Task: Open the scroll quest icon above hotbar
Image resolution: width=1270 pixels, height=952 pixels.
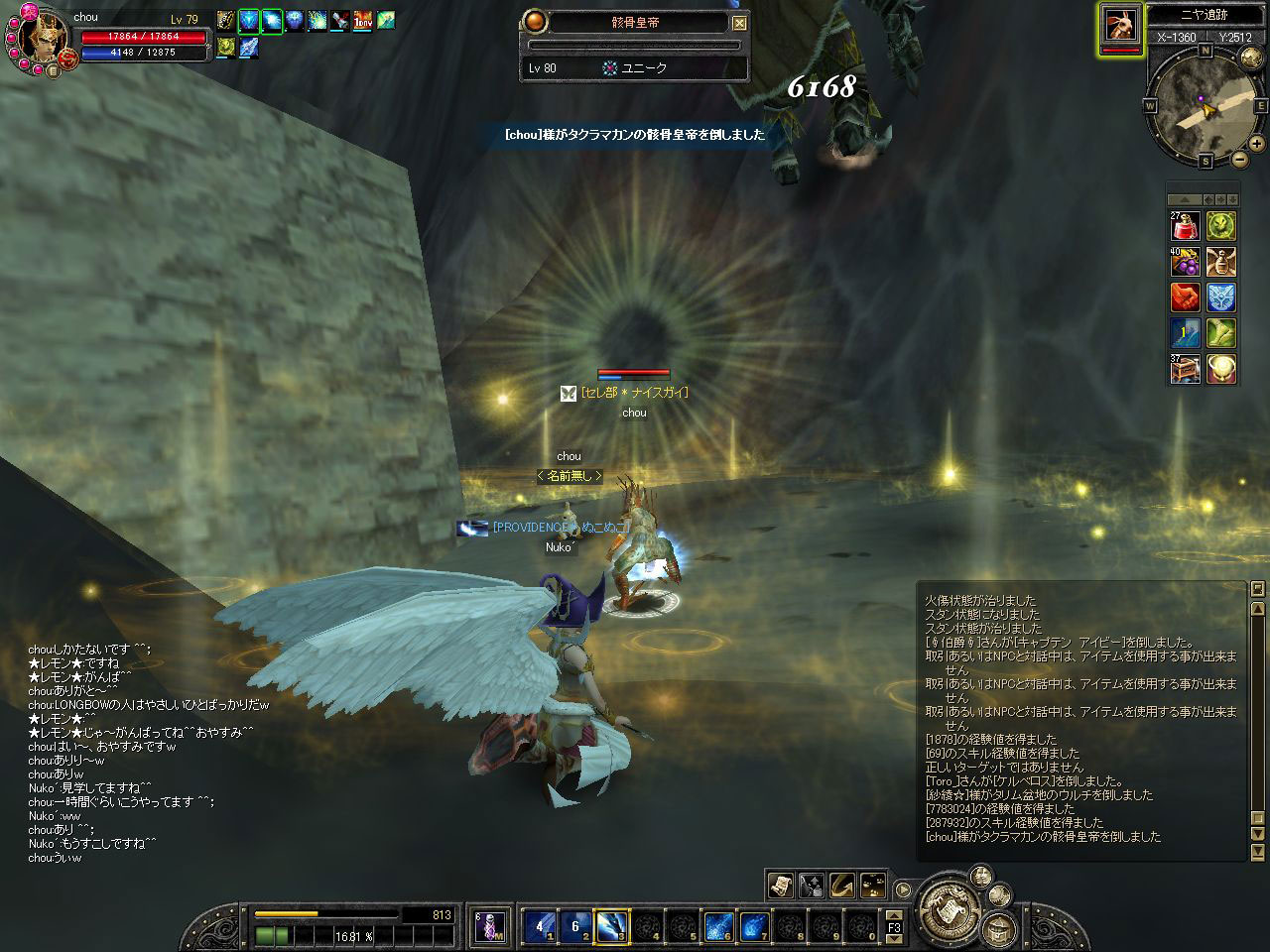Action: [781, 884]
